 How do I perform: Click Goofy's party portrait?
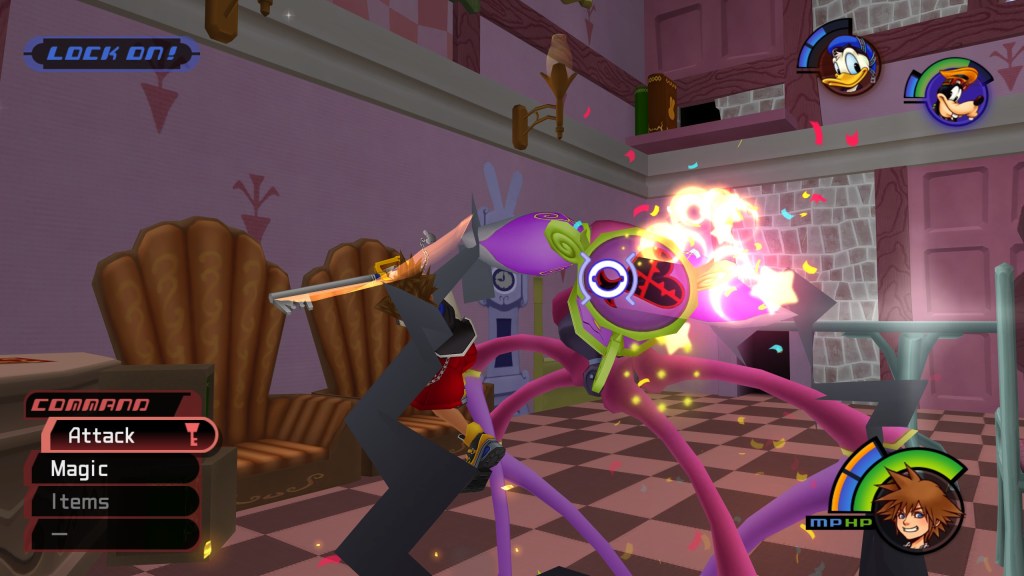955,95
